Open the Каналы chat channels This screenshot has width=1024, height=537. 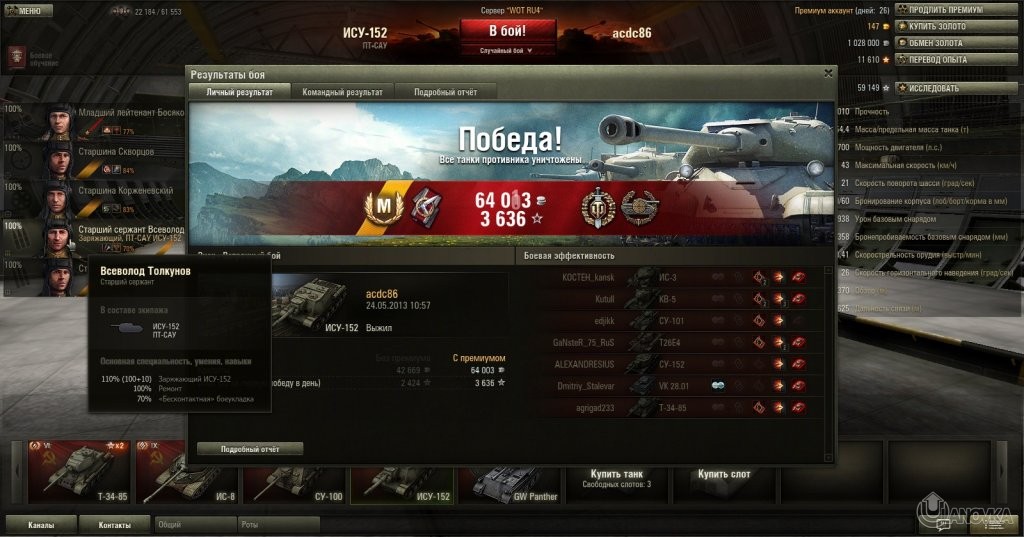(41, 524)
